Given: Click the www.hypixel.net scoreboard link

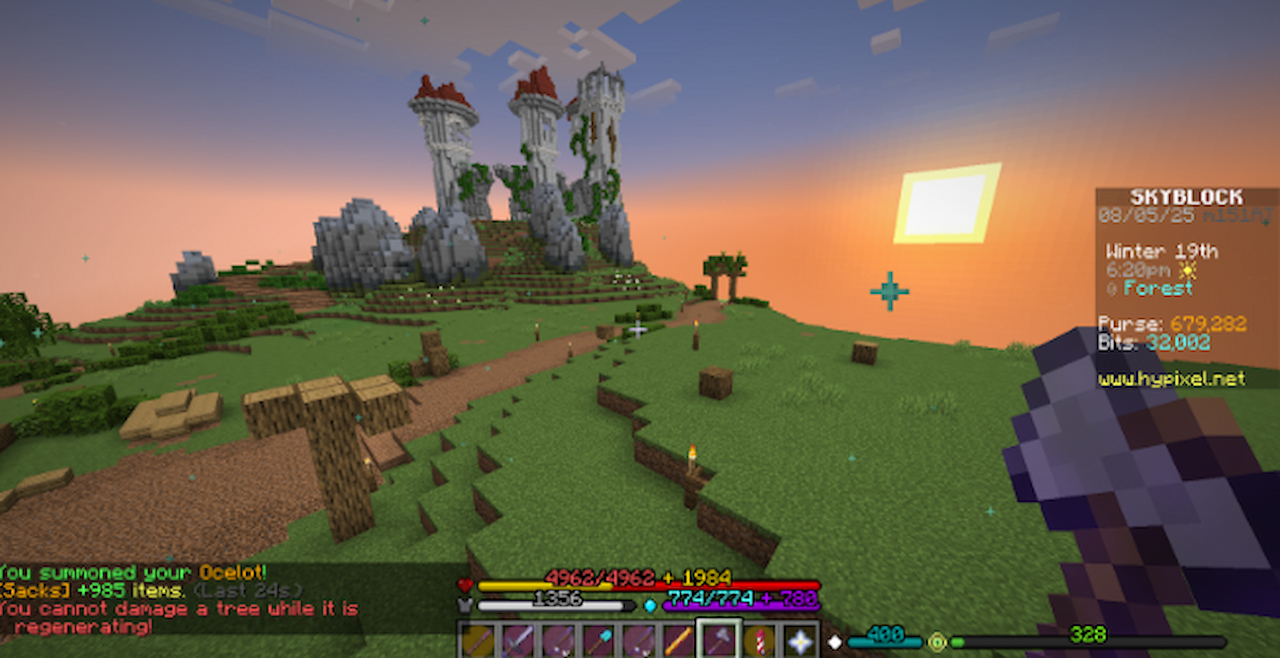Looking at the screenshot, I should tap(1171, 379).
